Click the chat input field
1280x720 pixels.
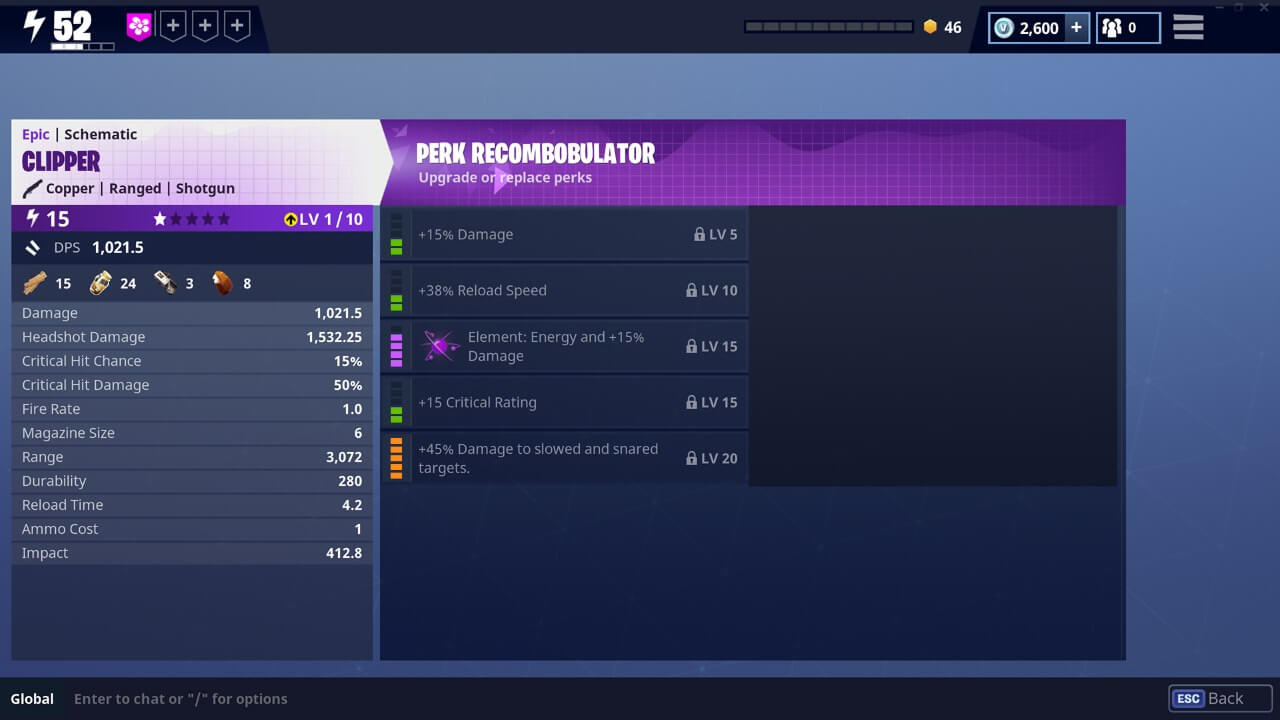180,698
